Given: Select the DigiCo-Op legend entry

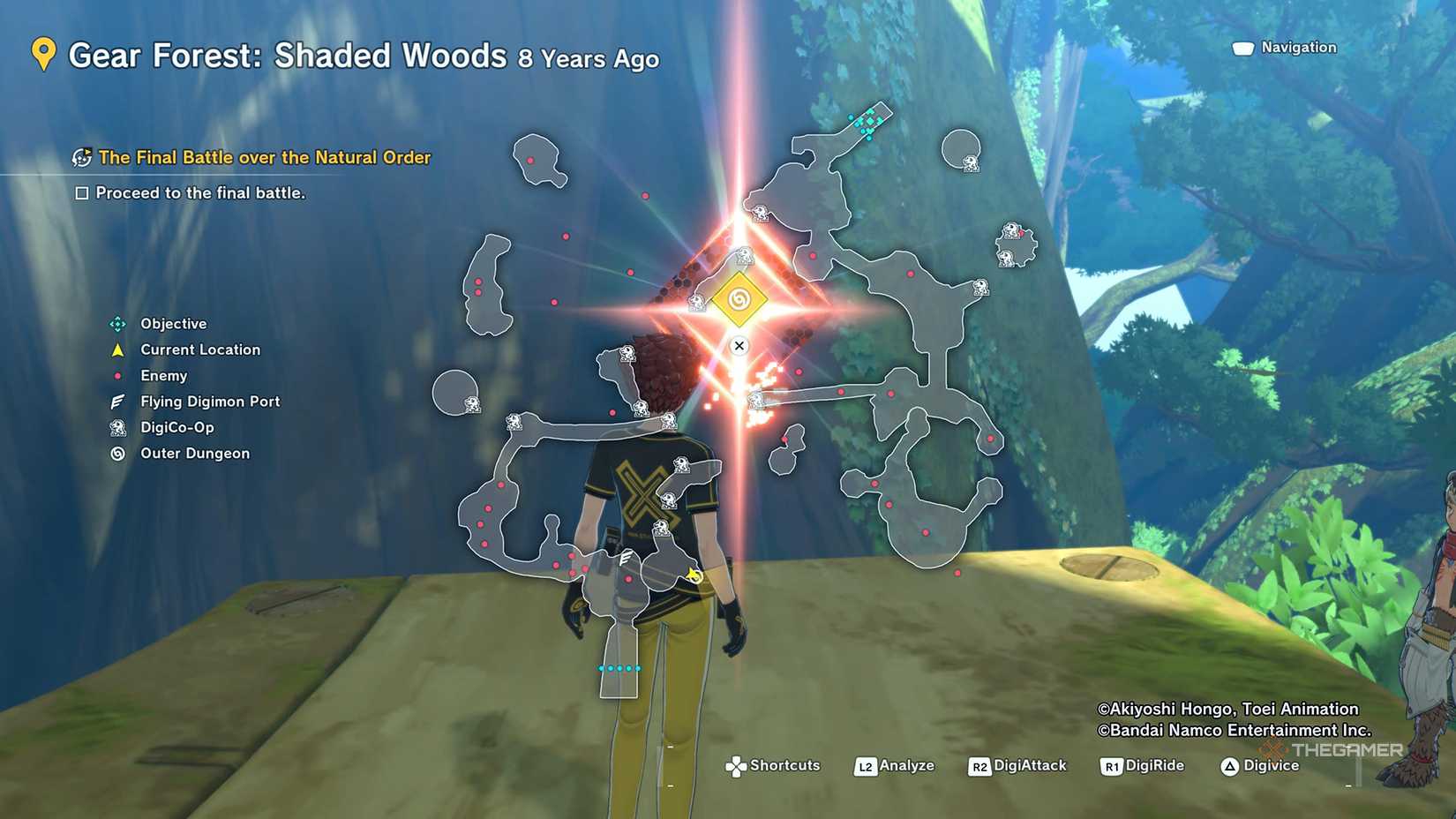Looking at the screenshot, I should click(176, 427).
